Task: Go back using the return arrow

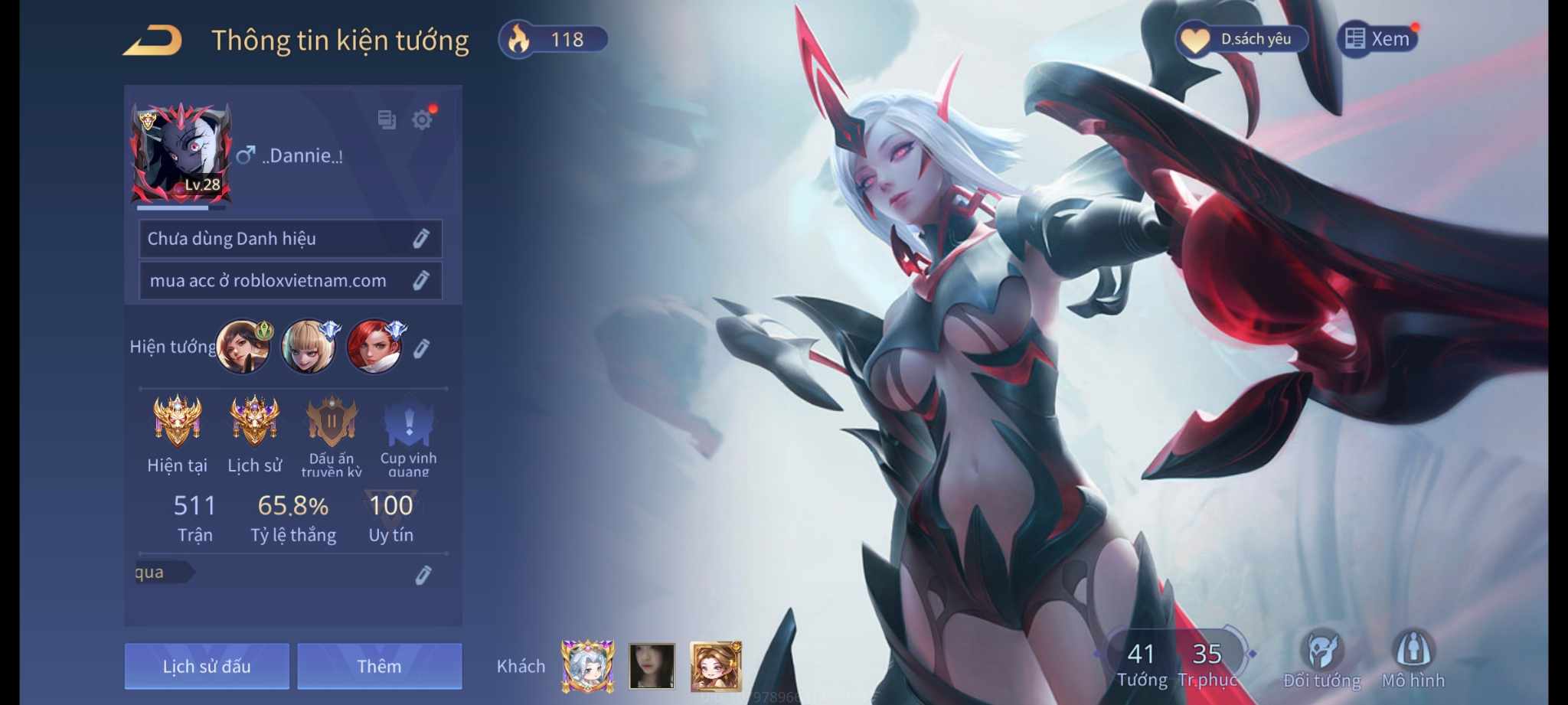Action: click(x=153, y=41)
